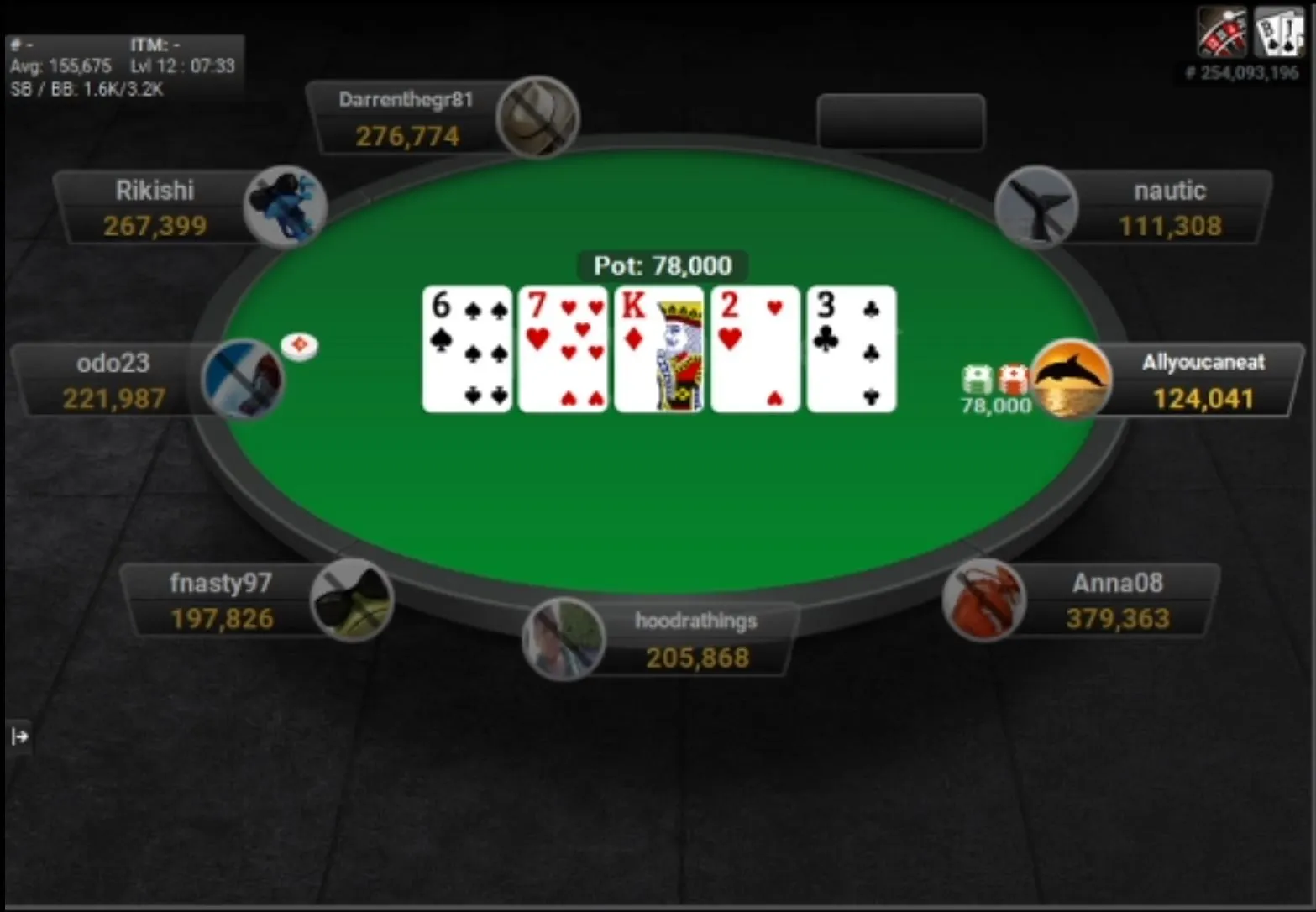Open the blackjack cards icon

tap(1278, 32)
